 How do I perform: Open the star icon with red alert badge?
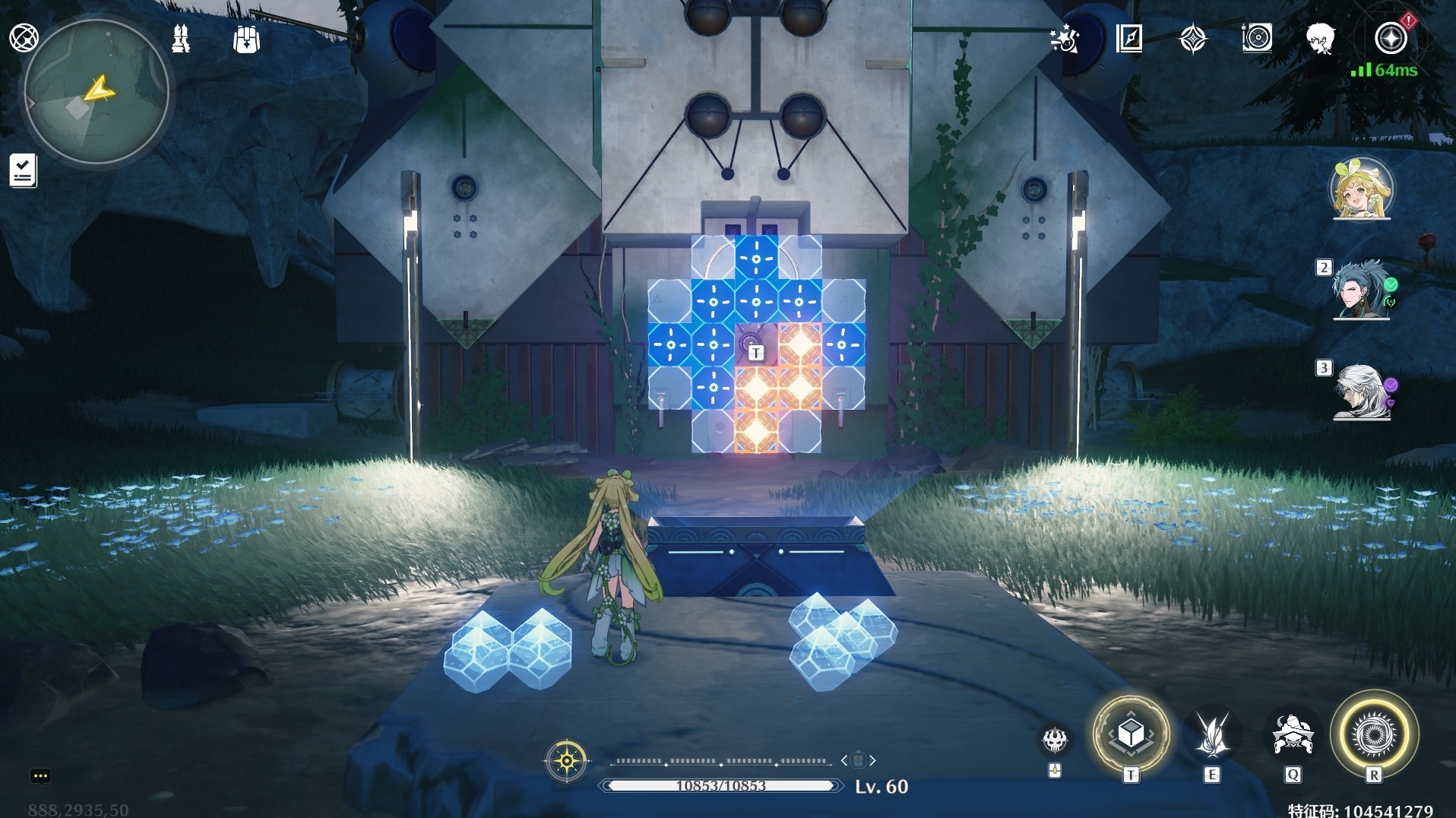tap(1391, 38)
